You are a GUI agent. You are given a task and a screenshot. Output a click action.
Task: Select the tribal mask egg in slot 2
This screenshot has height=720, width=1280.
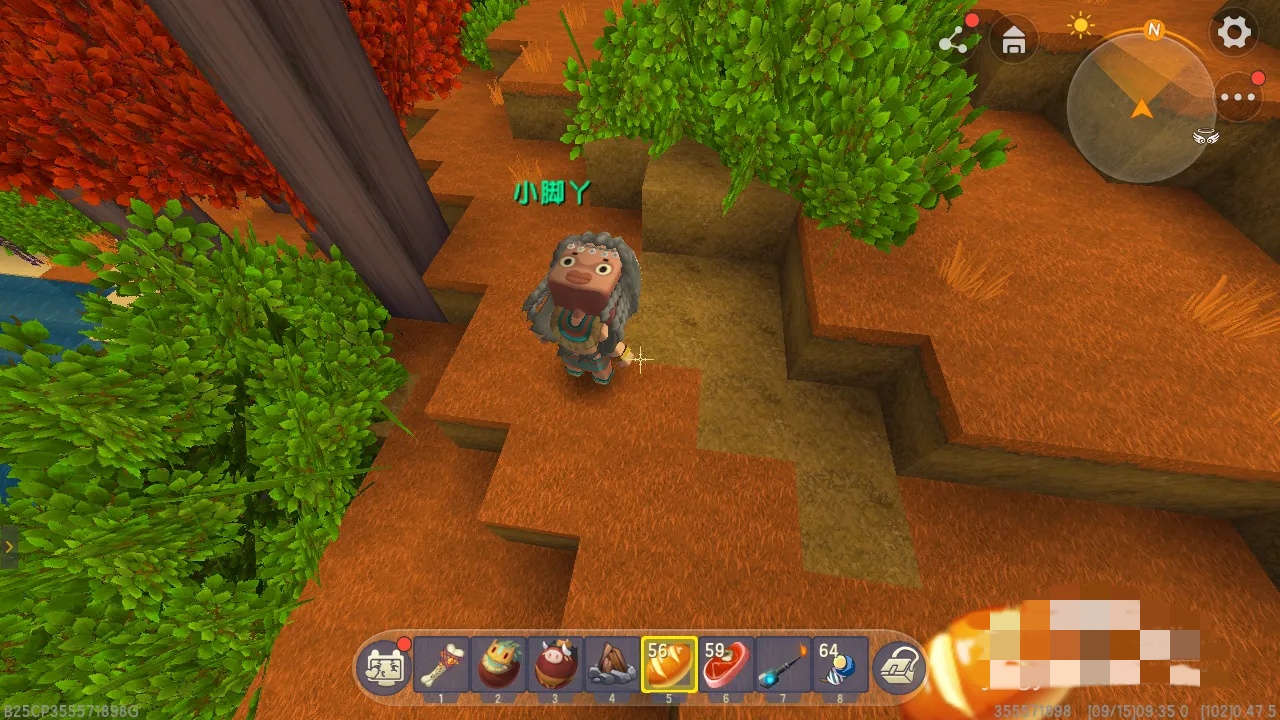[x=498, y=664]
